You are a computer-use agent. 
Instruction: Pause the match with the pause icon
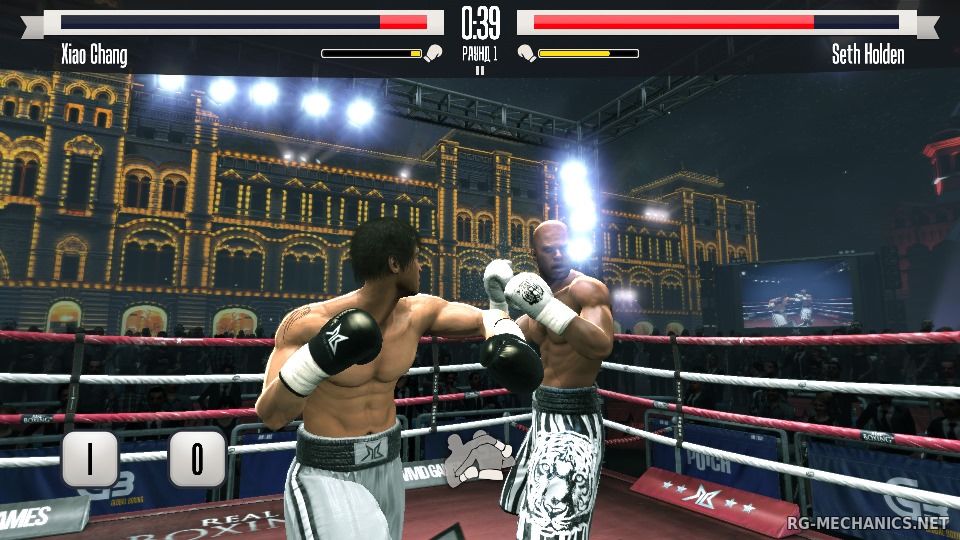(479, 70)
